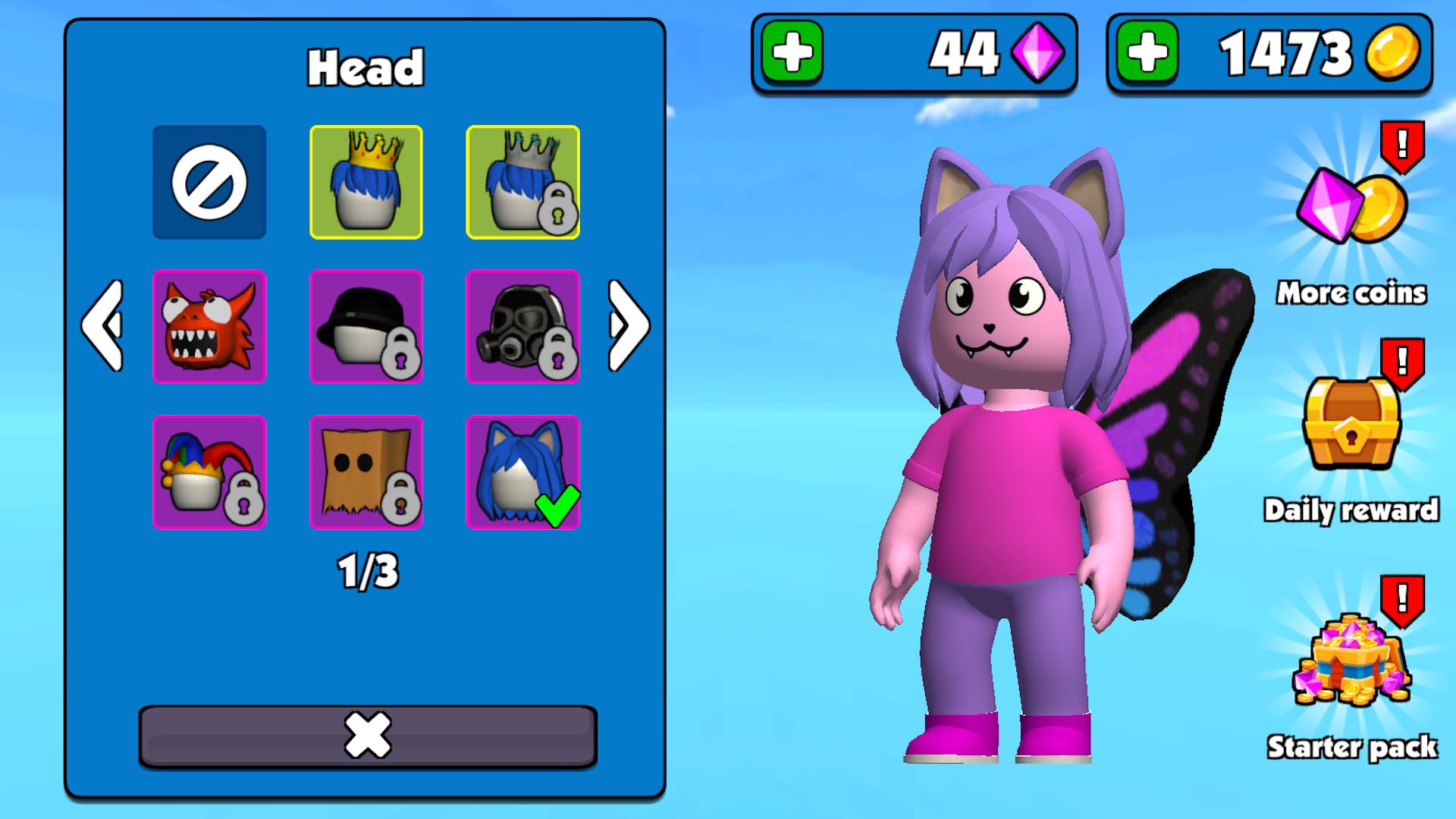Equip the red monster head

(209, 326)
